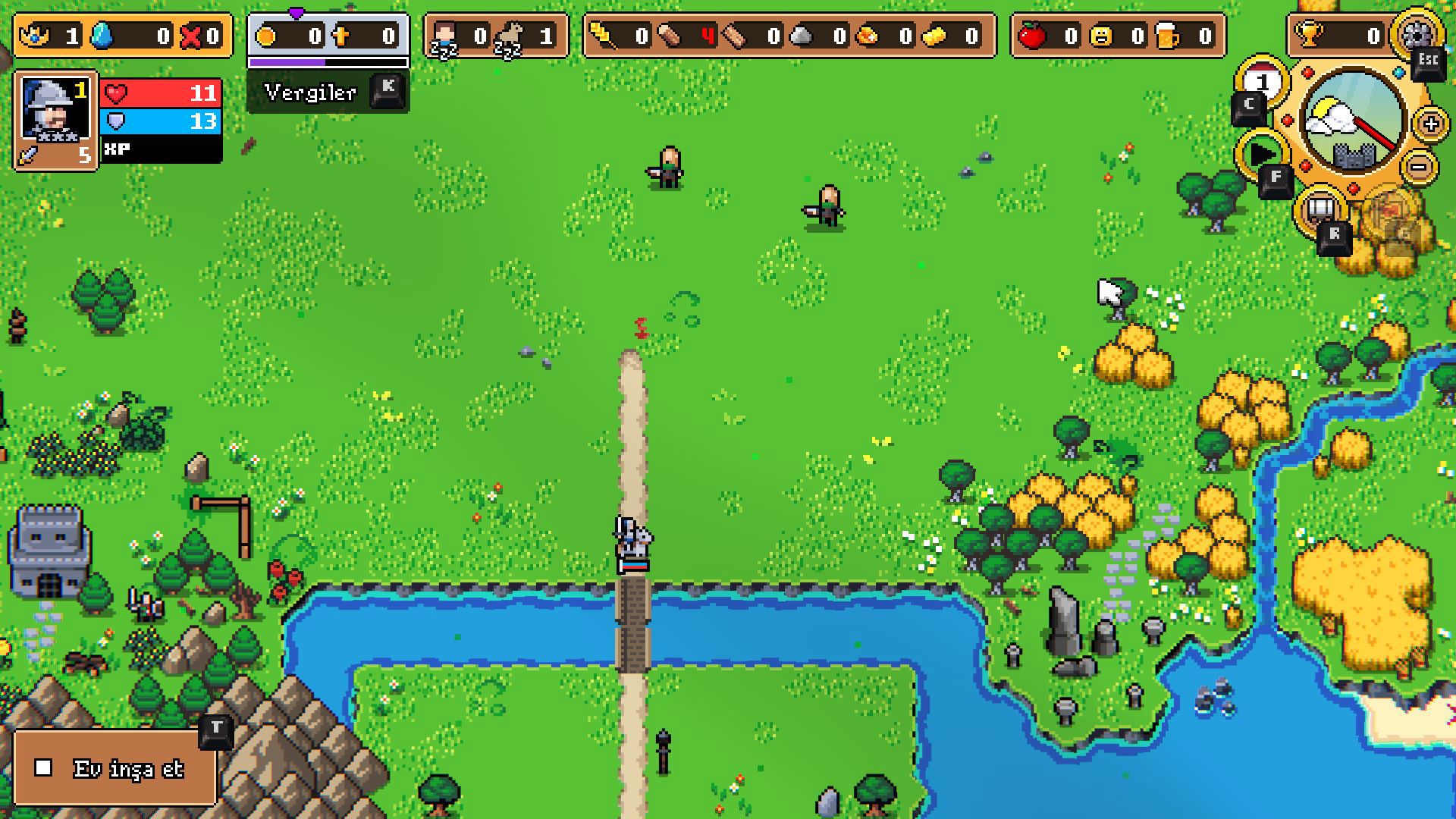This screenshot has height=819, width=1456.
Task: Click the play speed arrow button
Action: coord(1261,154)
